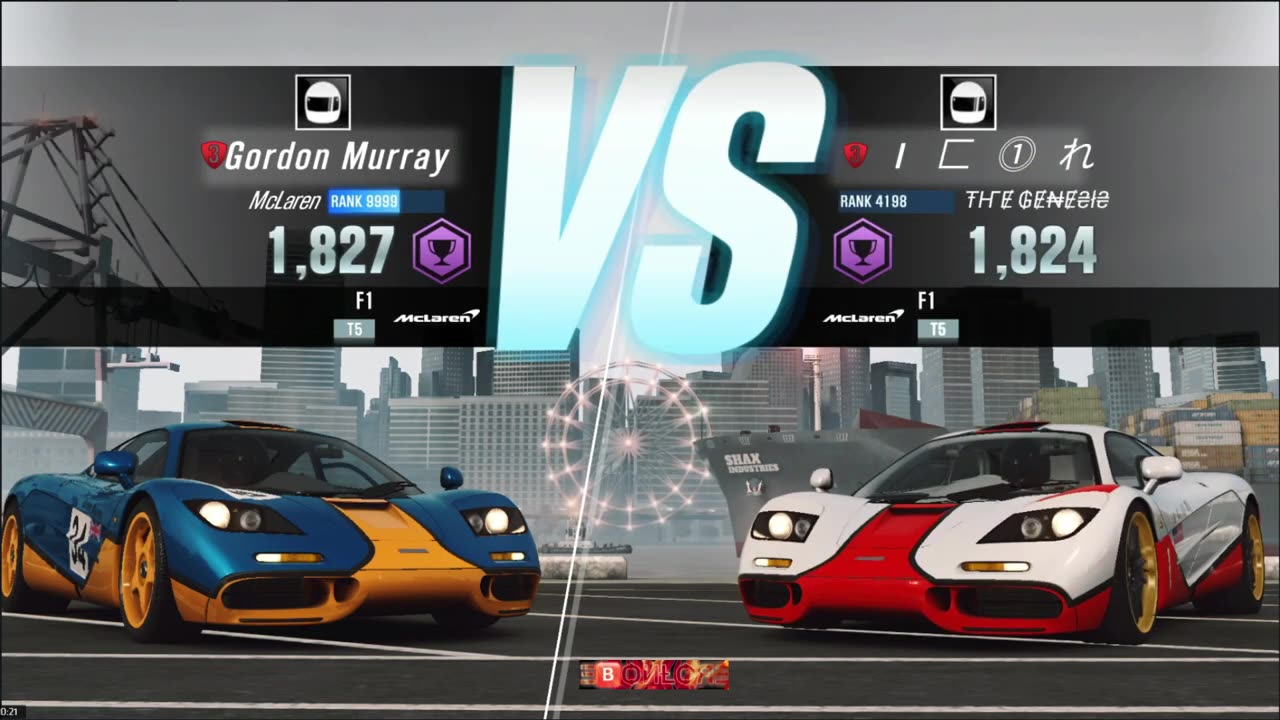This screenshot has height=720, width=1280.
Task: Select the right F1 car name label
Action: [926, 301]
